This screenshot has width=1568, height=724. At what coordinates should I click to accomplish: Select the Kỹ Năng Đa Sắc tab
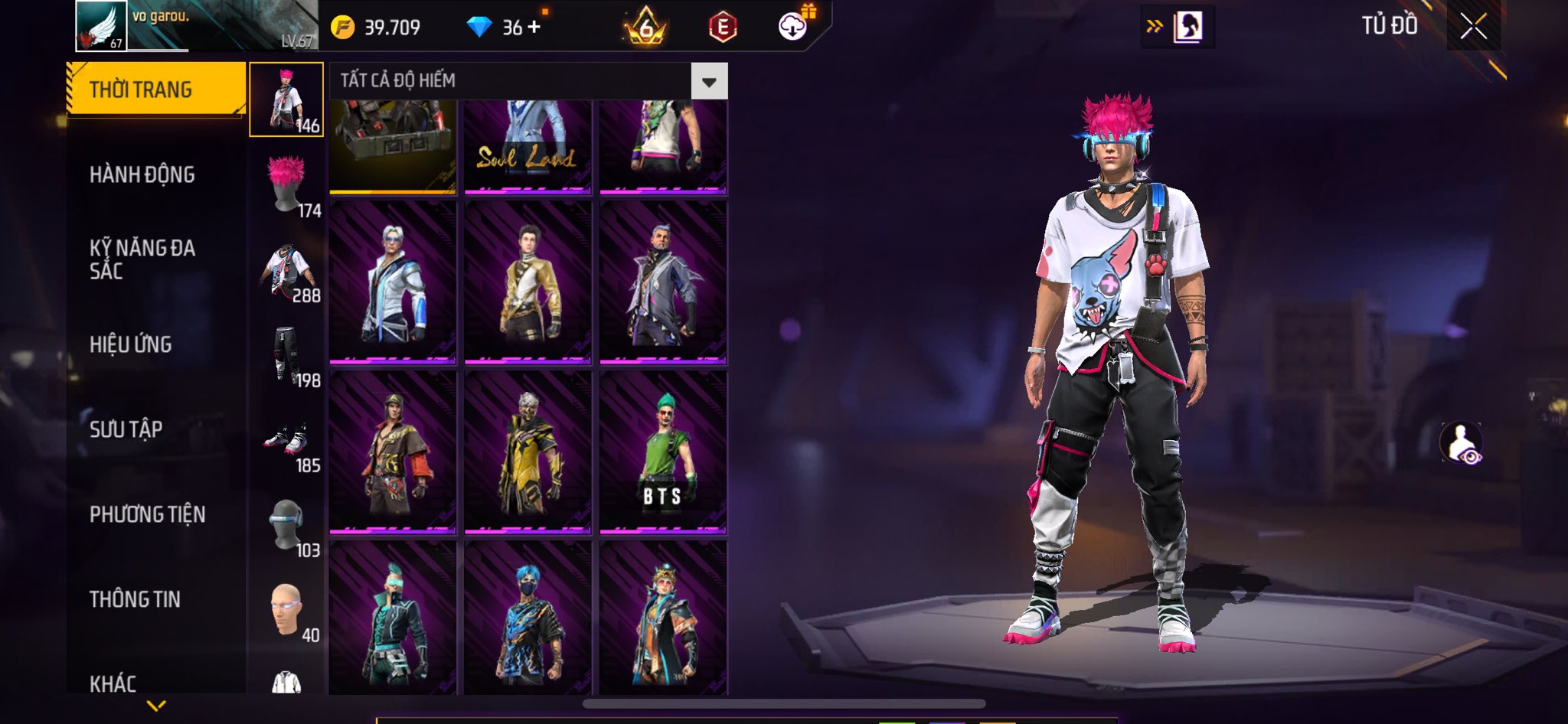pos(142,259)
